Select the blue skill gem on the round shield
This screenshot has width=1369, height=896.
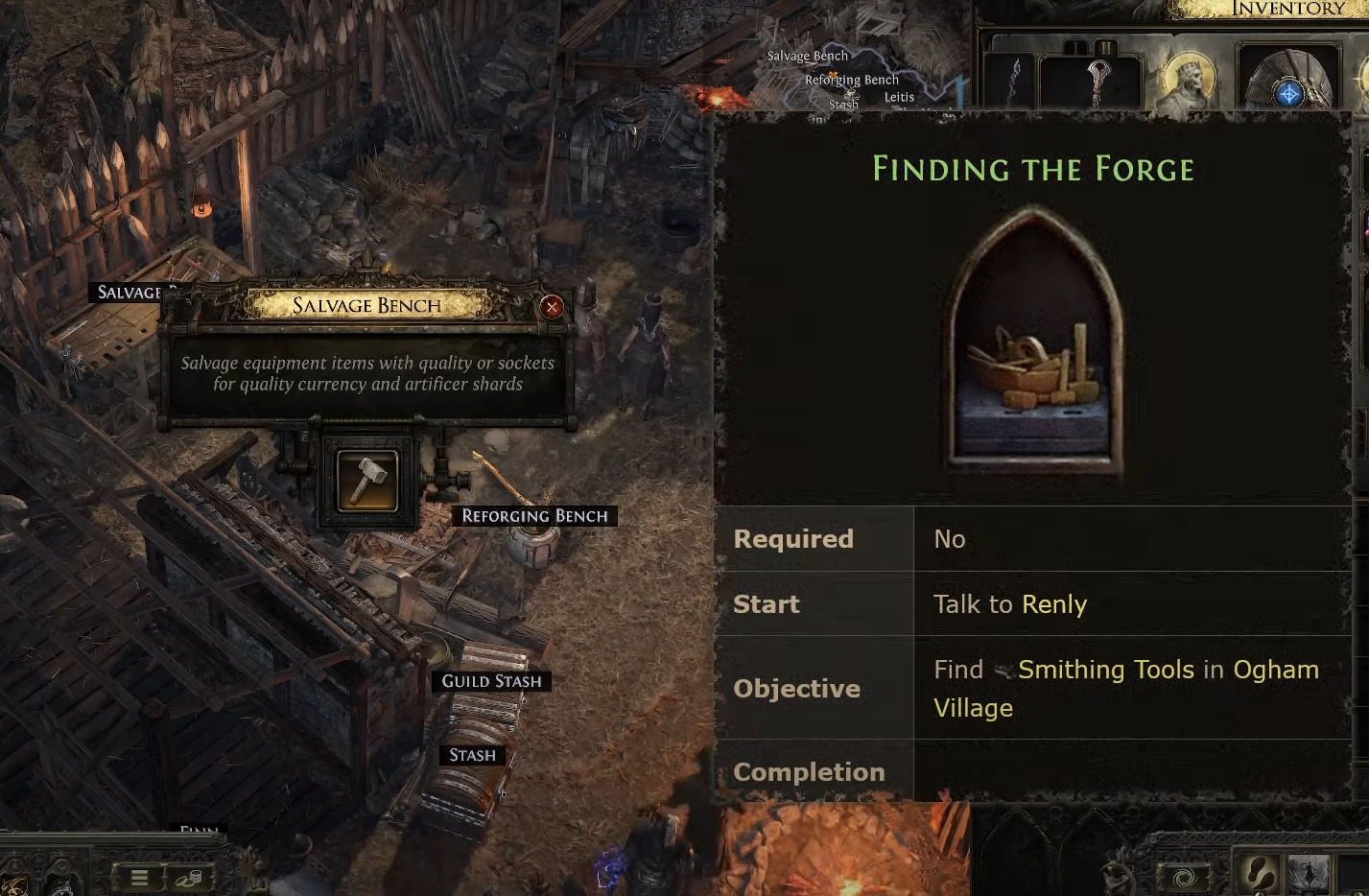click(1289, 94)
